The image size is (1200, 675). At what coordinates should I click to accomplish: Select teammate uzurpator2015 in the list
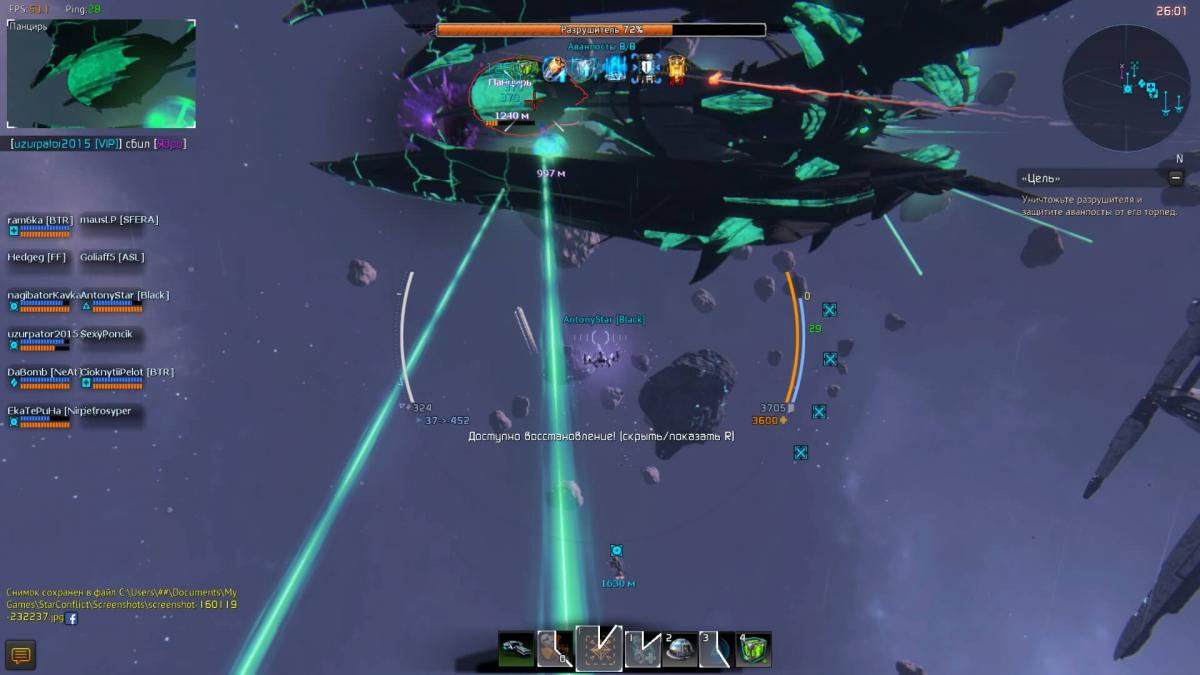coord(42,334)
